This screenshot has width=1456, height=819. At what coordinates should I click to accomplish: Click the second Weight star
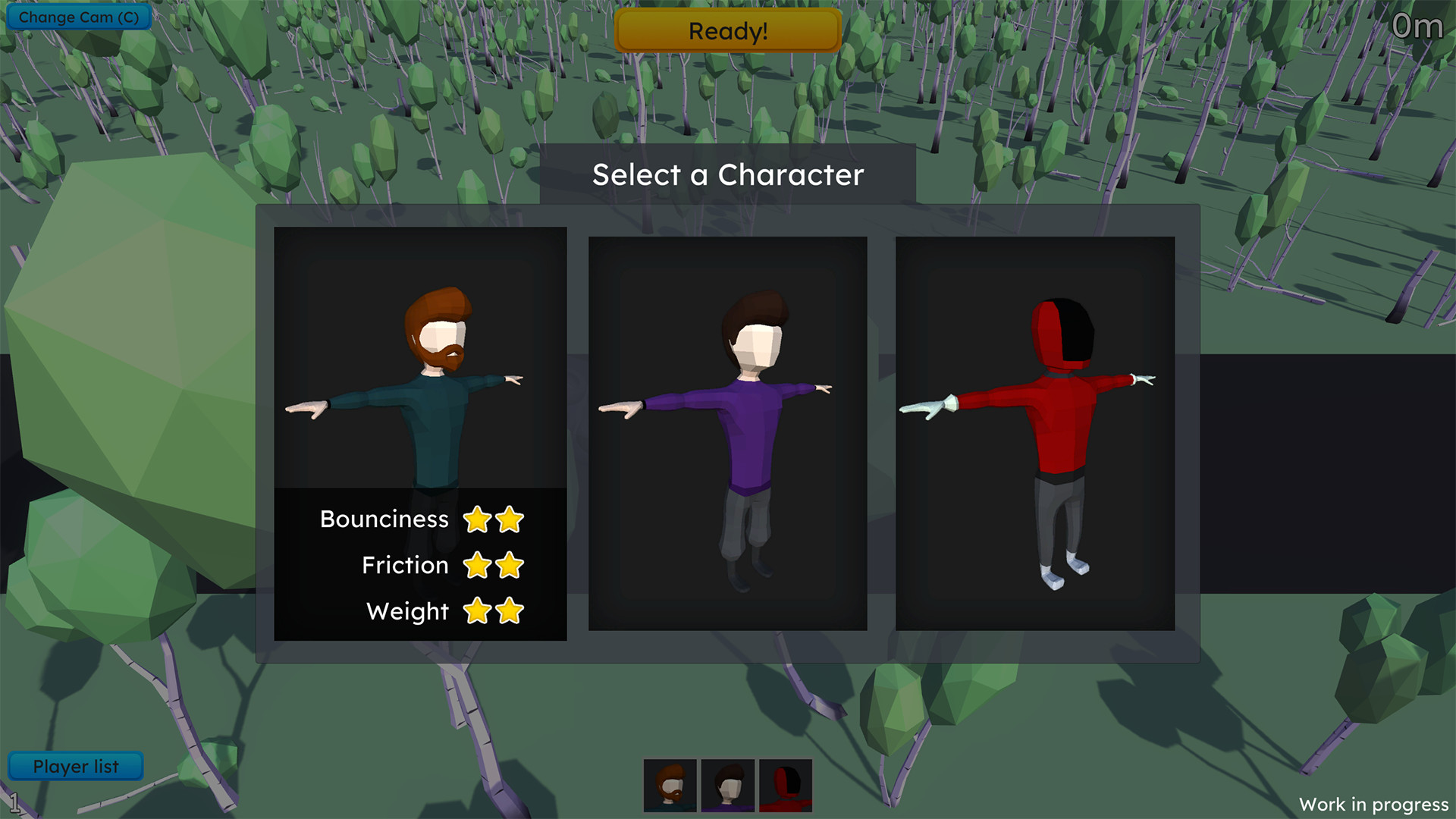point(510,611)
